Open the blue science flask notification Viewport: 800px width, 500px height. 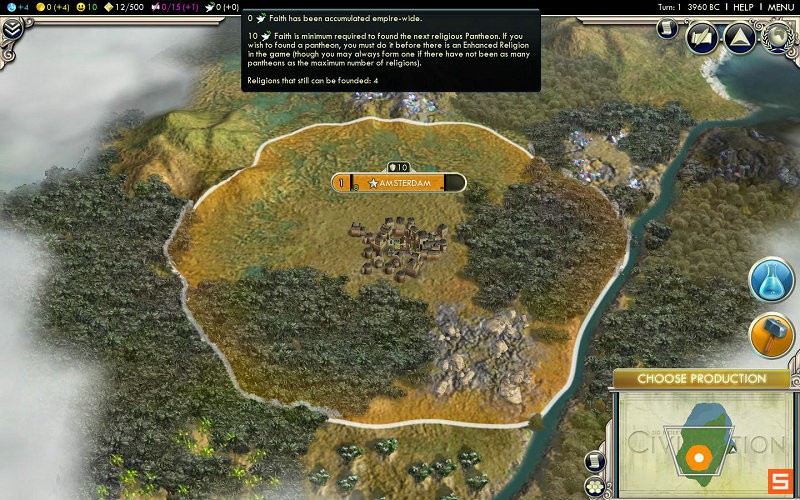point(771,280)
